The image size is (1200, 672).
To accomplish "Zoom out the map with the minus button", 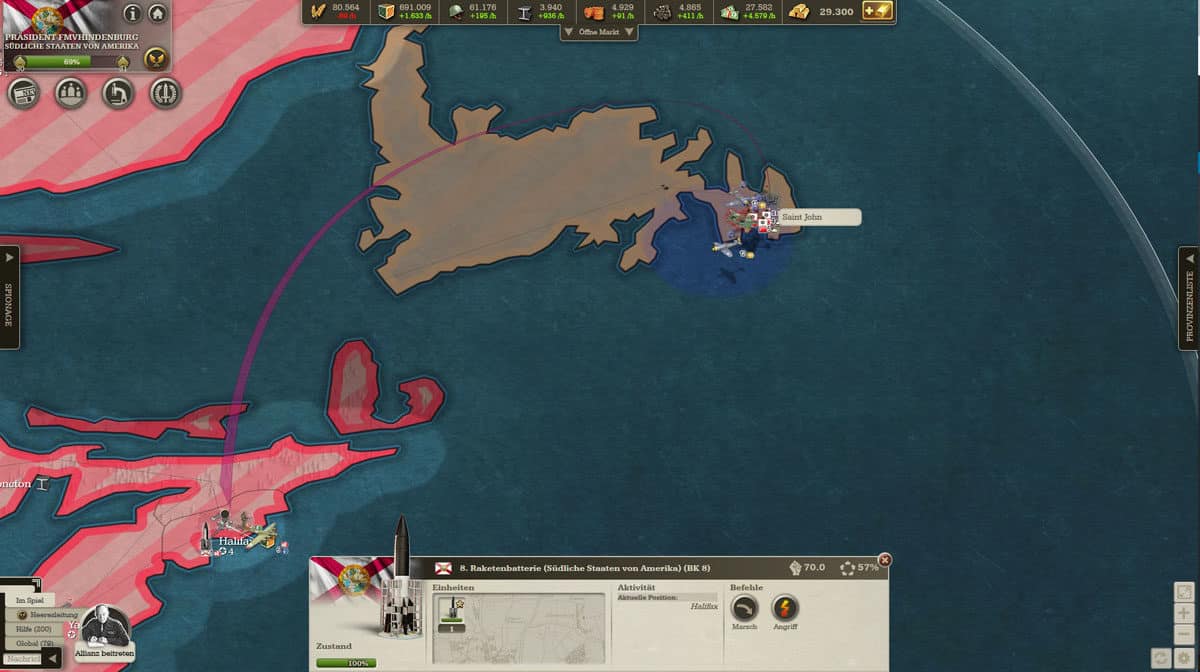I will coord(1184,635).
